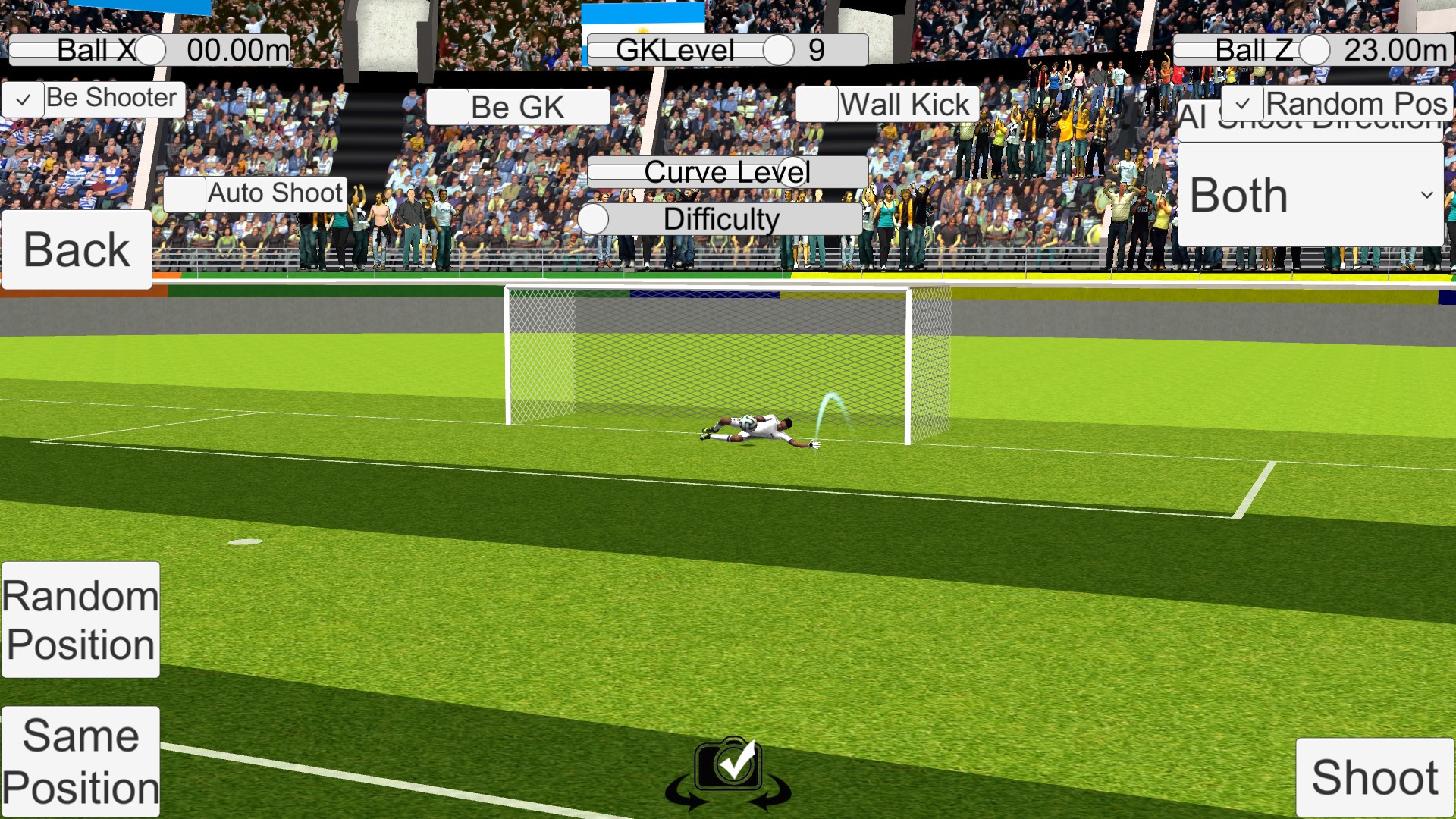The width and height of the screenshot is (1456, 819).
Task: Click the camera screenshot icon with checkmark
Action: [x=728, y=766]
